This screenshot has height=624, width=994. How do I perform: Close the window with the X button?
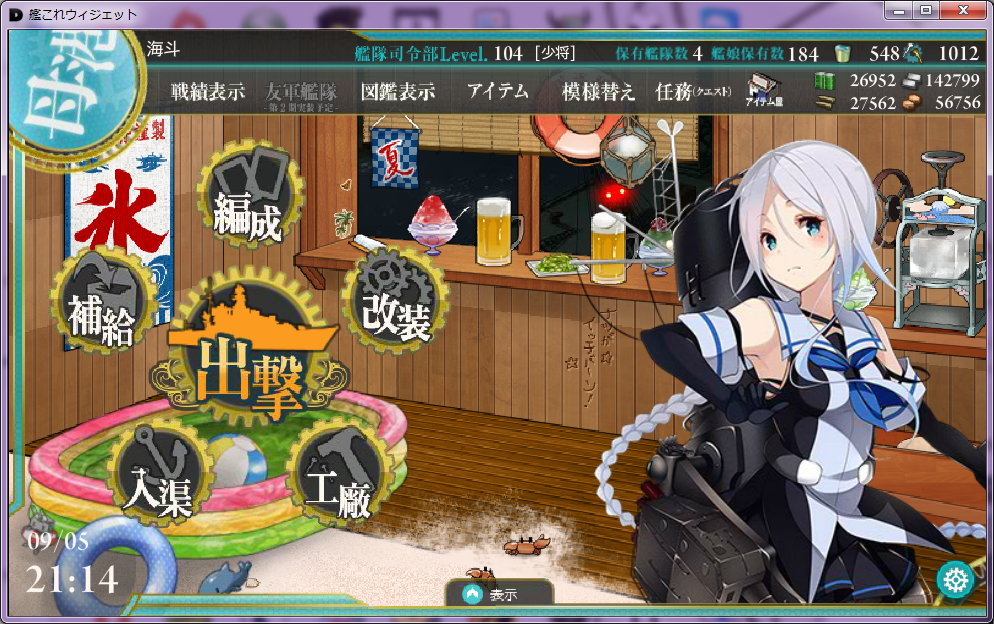click(962, 11)
